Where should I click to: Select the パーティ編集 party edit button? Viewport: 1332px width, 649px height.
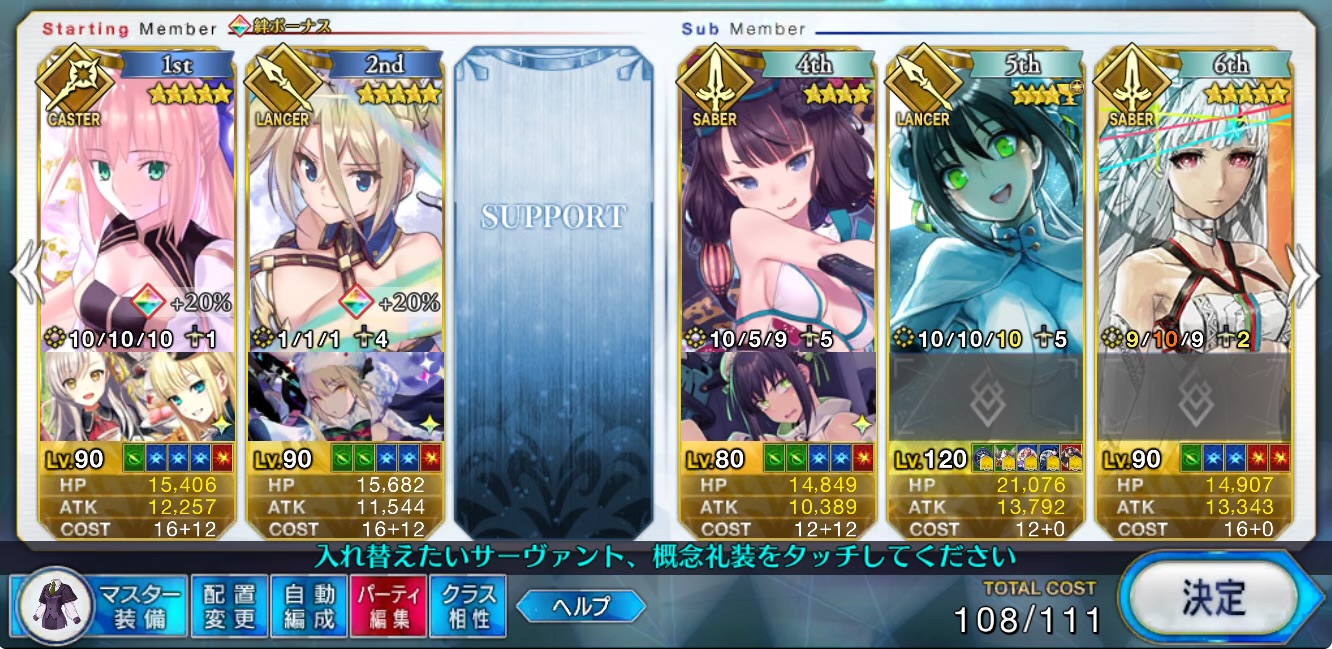click(388, 606)
